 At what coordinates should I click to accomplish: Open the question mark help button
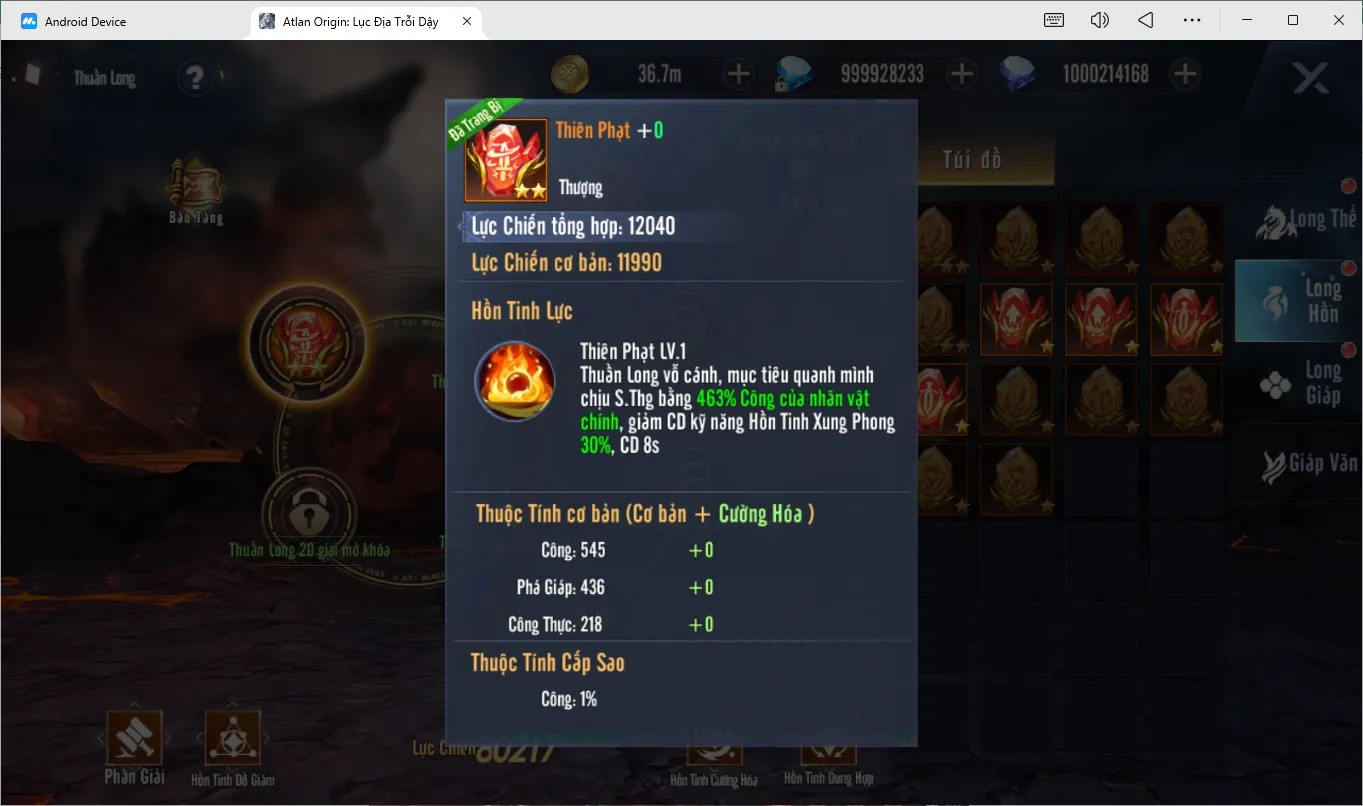[195, 77]
